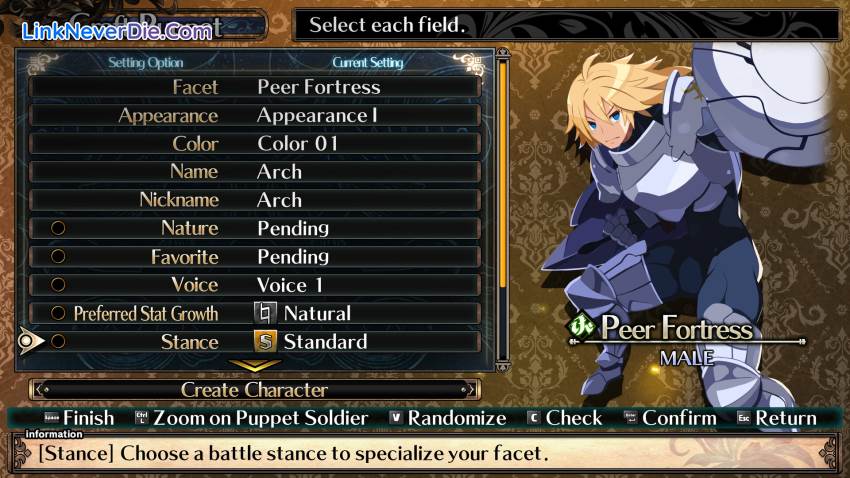This screenshot has width=850, height=478.
Task: Click the scroll-down arrow under the list
Action: pos(255,366)
